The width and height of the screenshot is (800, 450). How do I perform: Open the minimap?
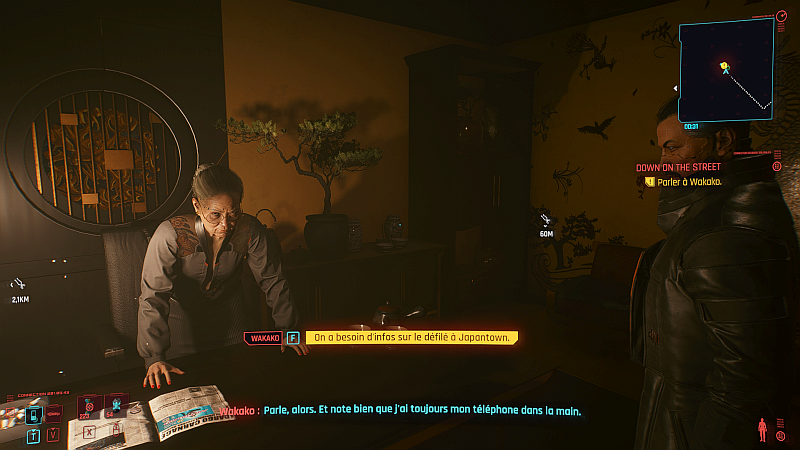click(727, 68)
